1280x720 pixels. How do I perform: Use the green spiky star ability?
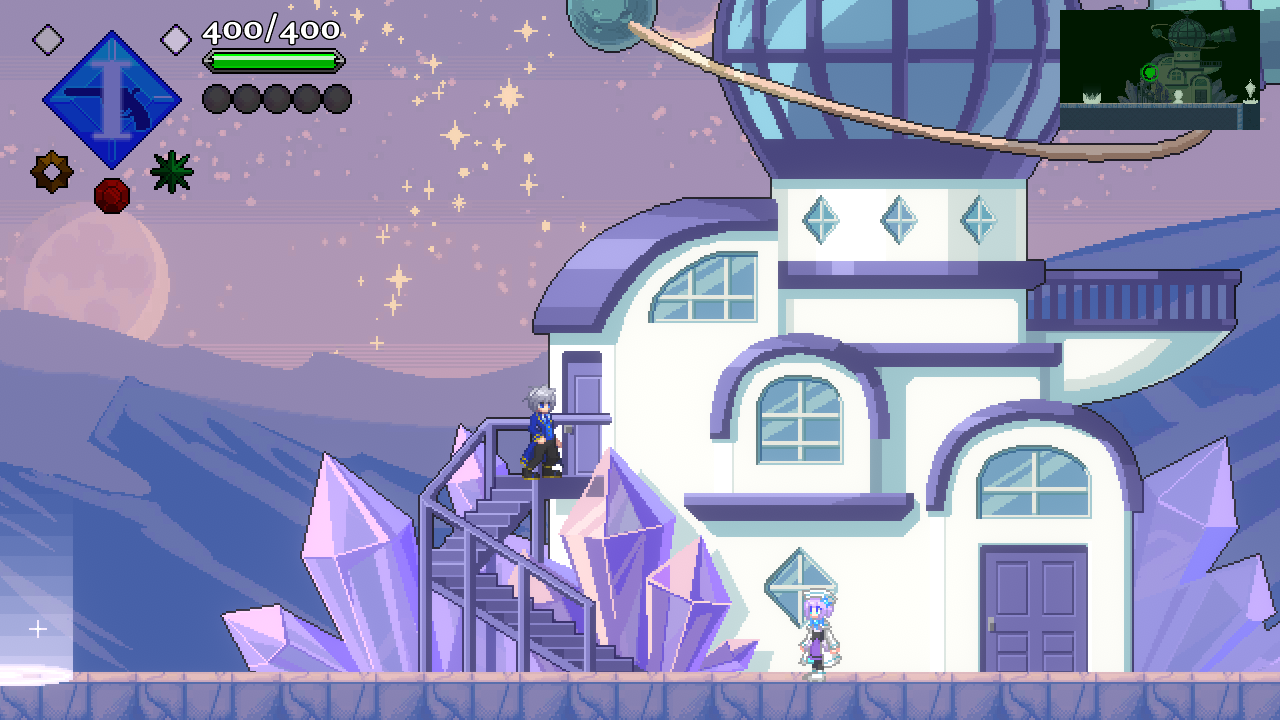[171, 172]
